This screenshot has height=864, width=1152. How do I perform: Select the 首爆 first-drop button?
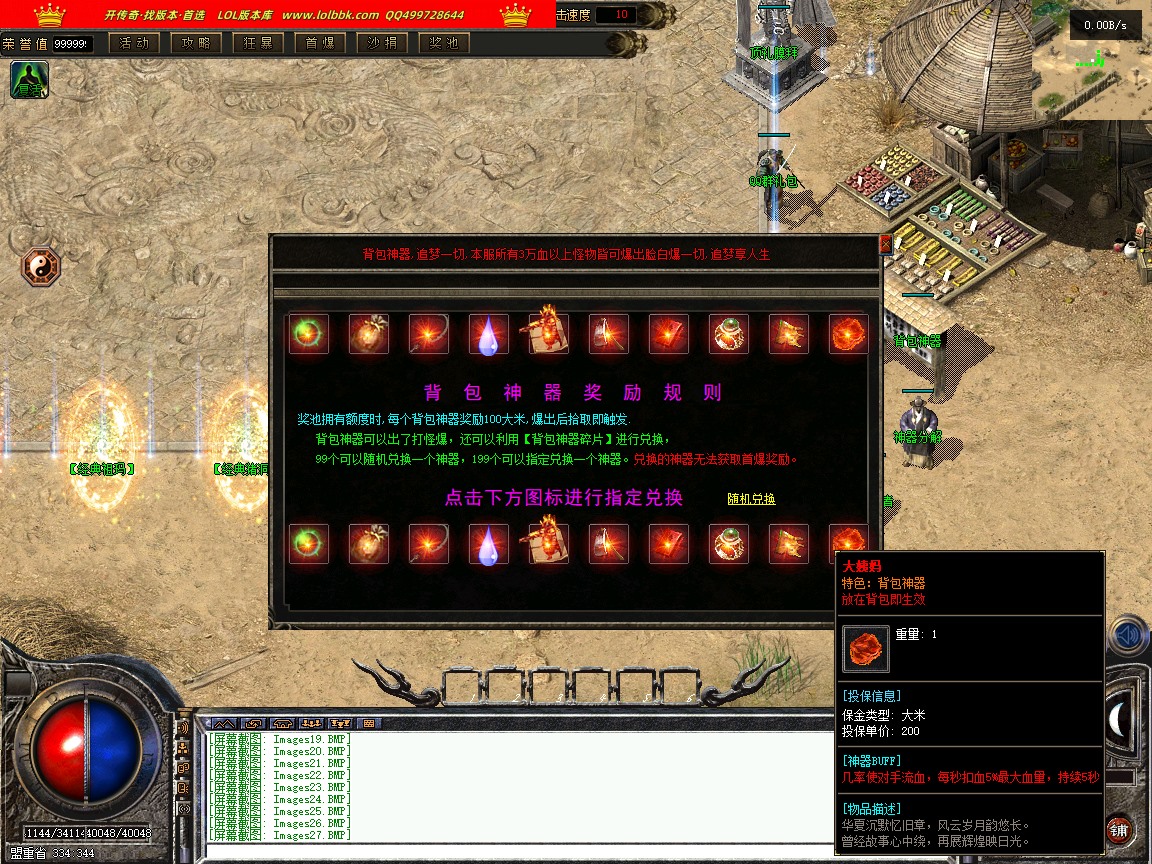320,43
